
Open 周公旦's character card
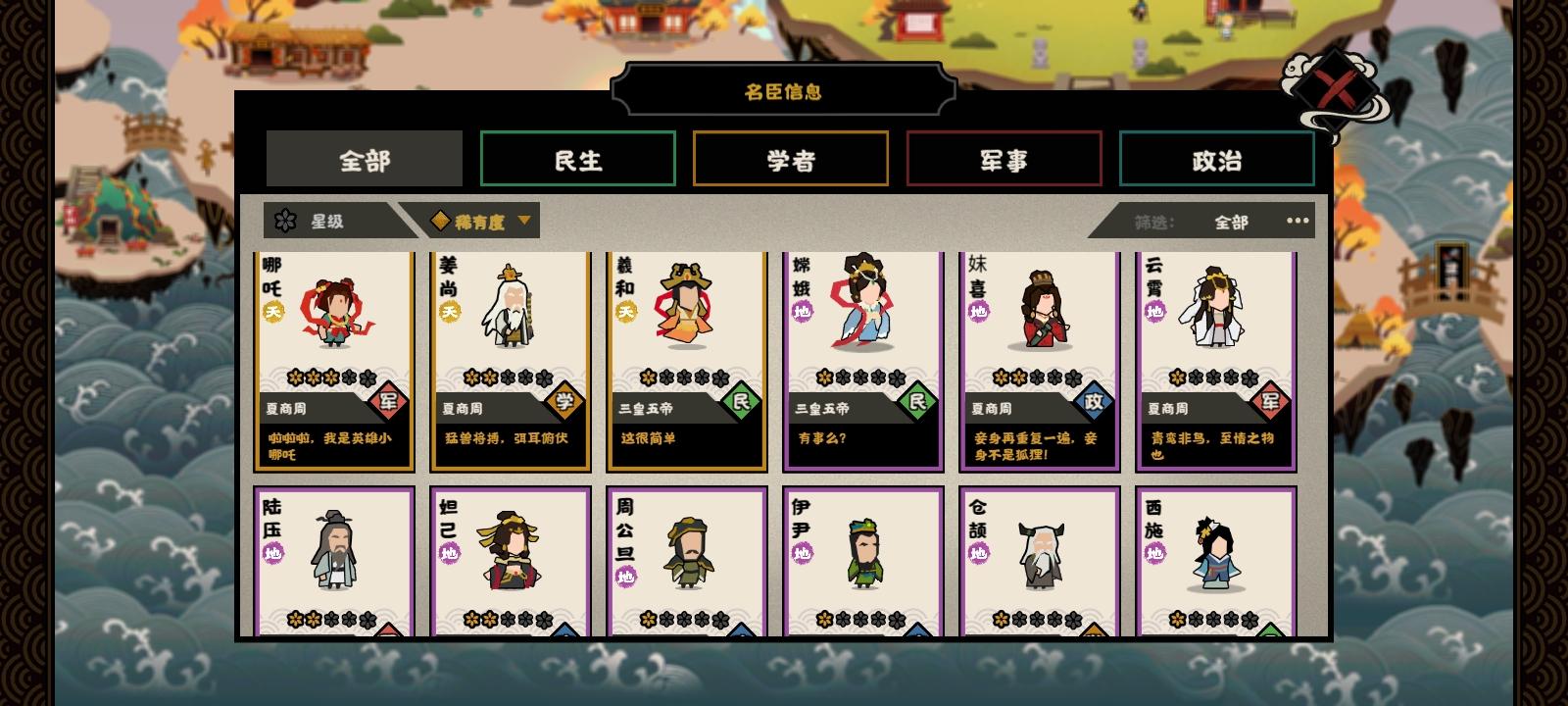(686, 559)
